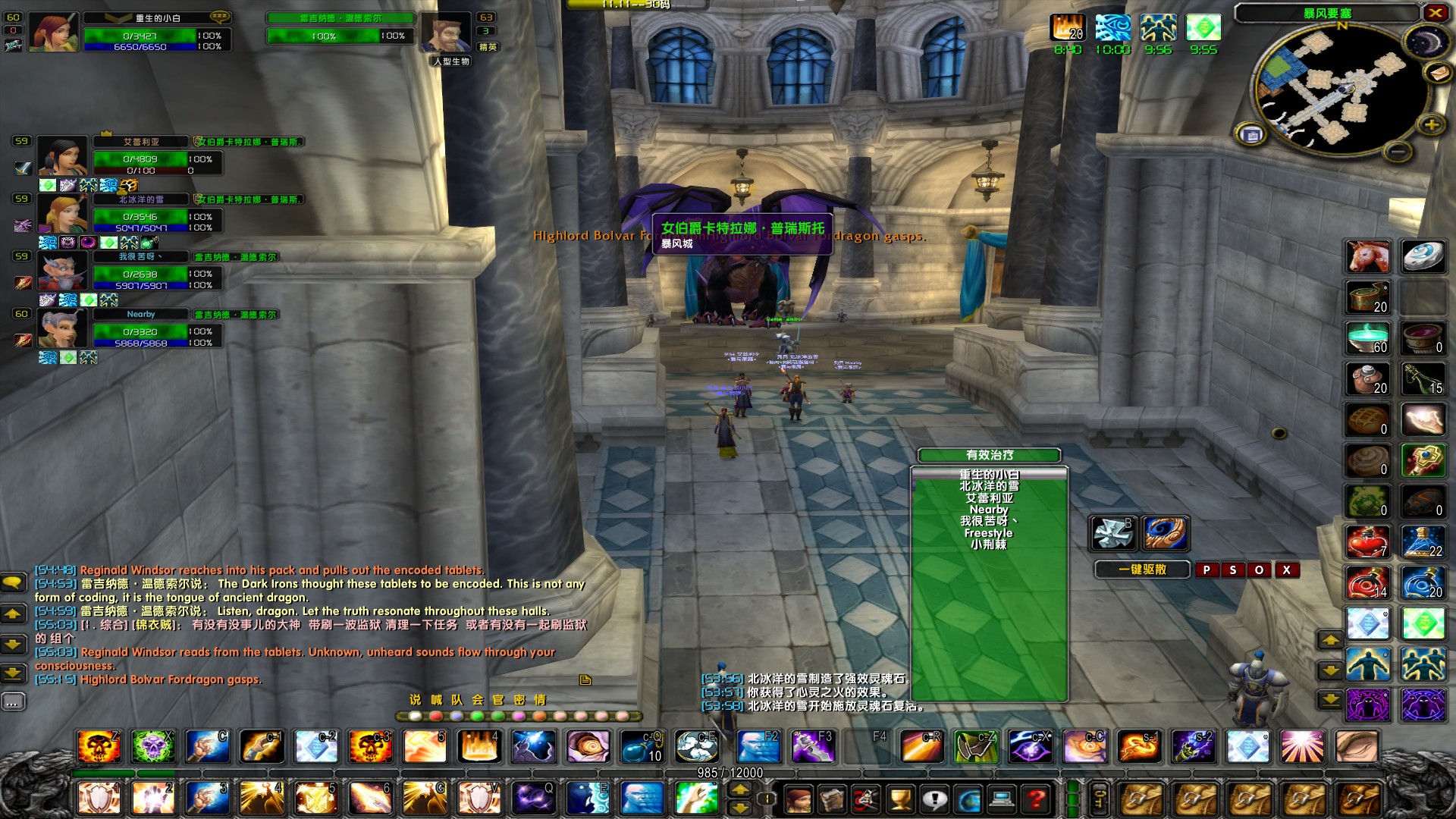
Task: Open the world map via the globe icon
Action: tap(968, 799)
